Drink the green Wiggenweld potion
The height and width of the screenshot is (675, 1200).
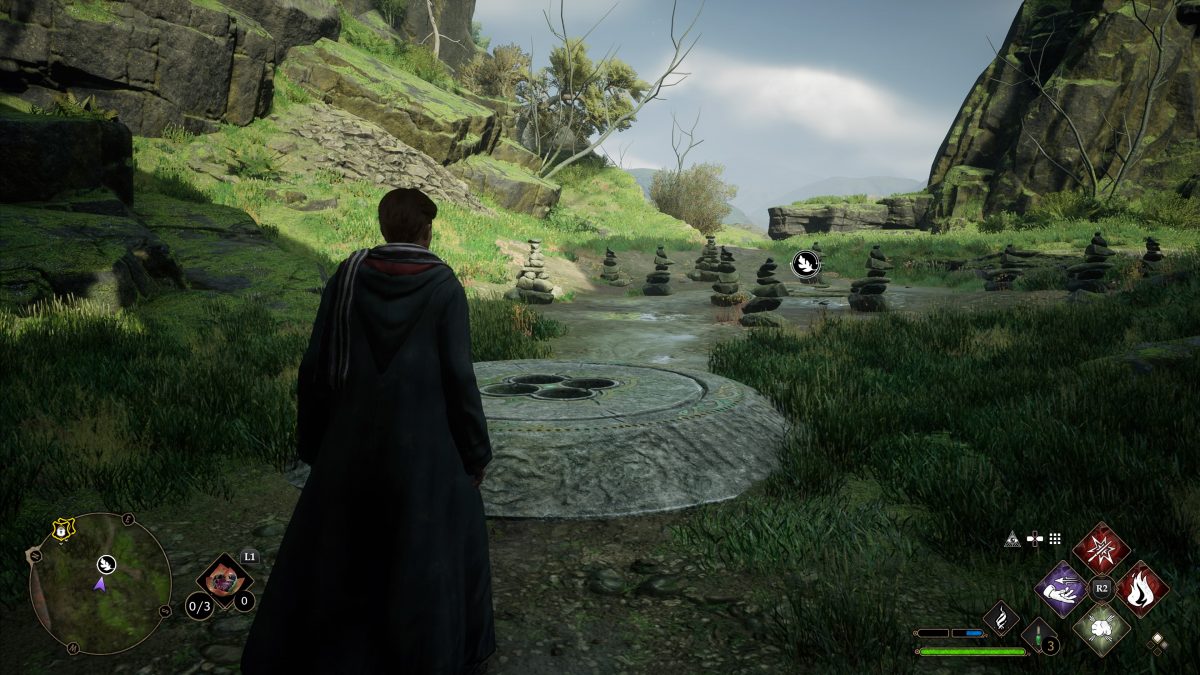(1038, 635)
